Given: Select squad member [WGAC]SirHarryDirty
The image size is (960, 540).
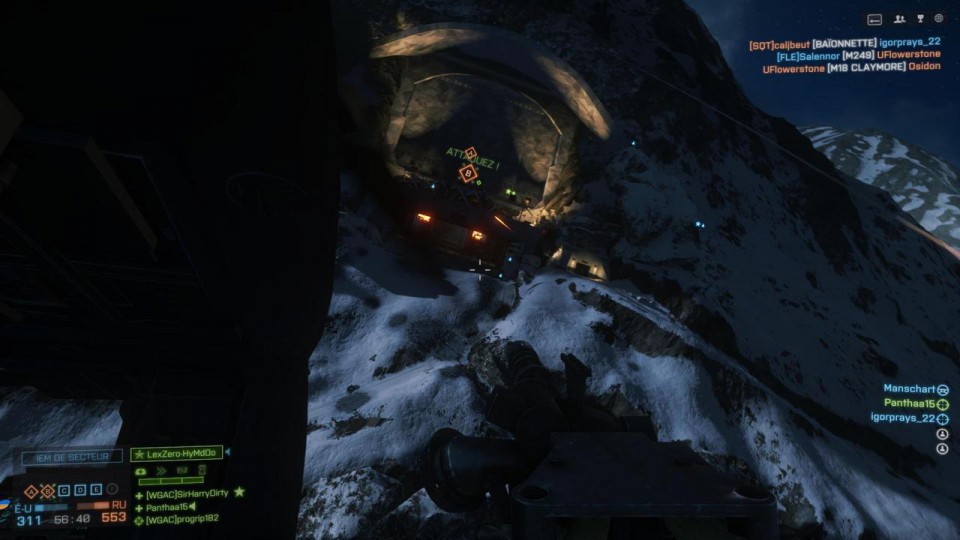Looking at the screenshot, I should pos(186,493).
